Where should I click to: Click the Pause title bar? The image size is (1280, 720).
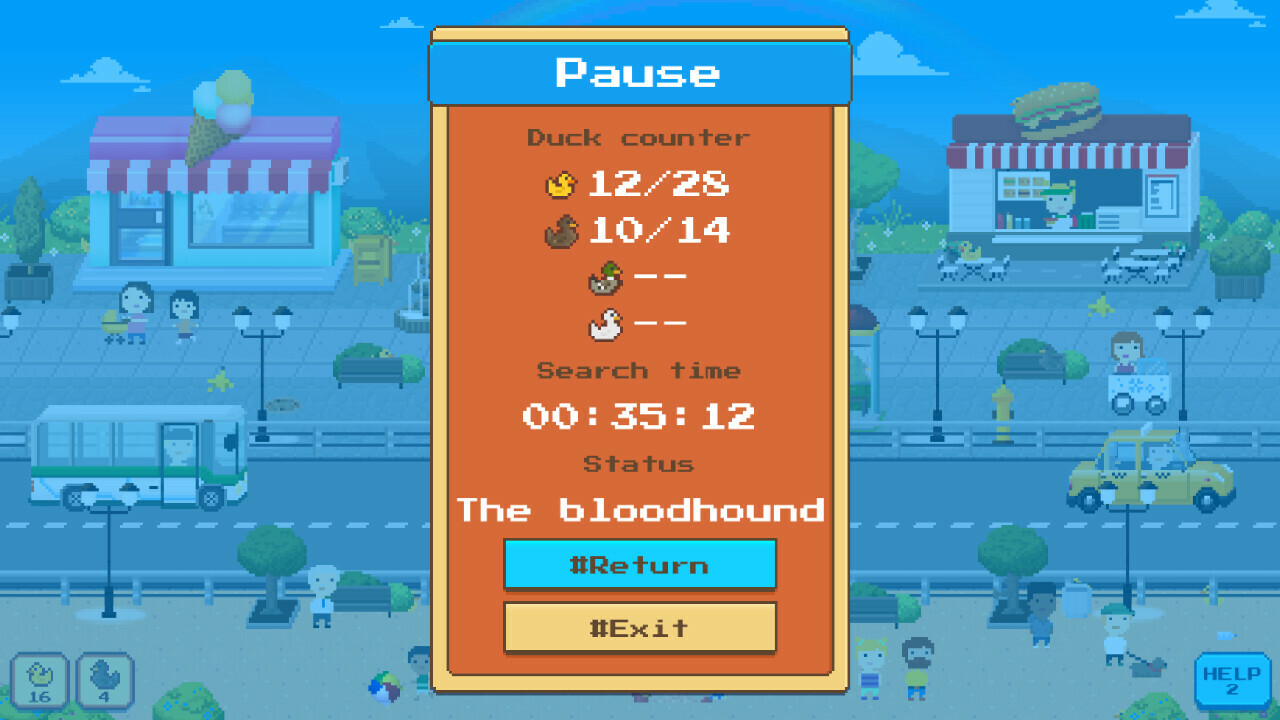tap(639, 71)
